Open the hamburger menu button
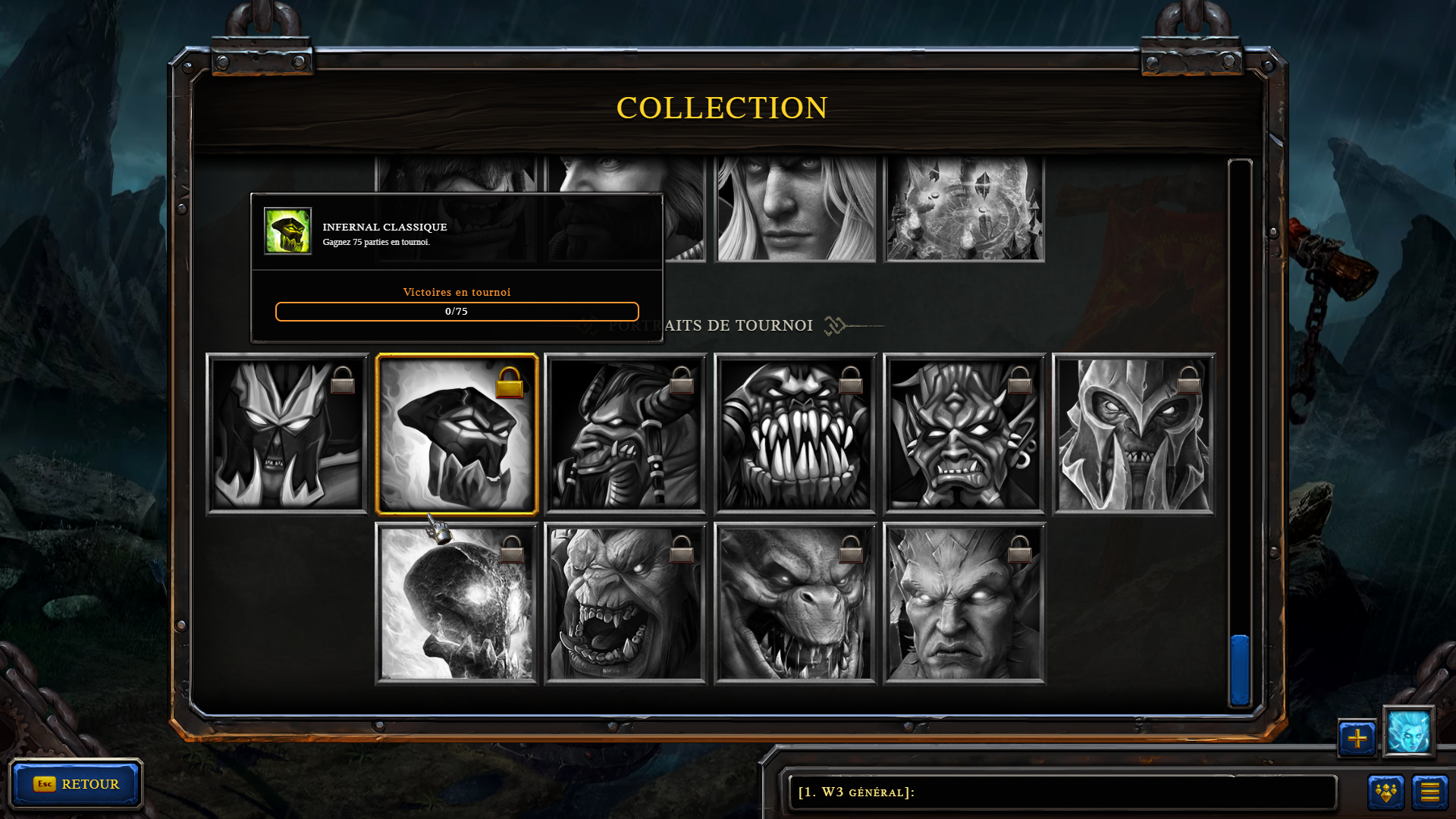 (x=1429, y=792)
